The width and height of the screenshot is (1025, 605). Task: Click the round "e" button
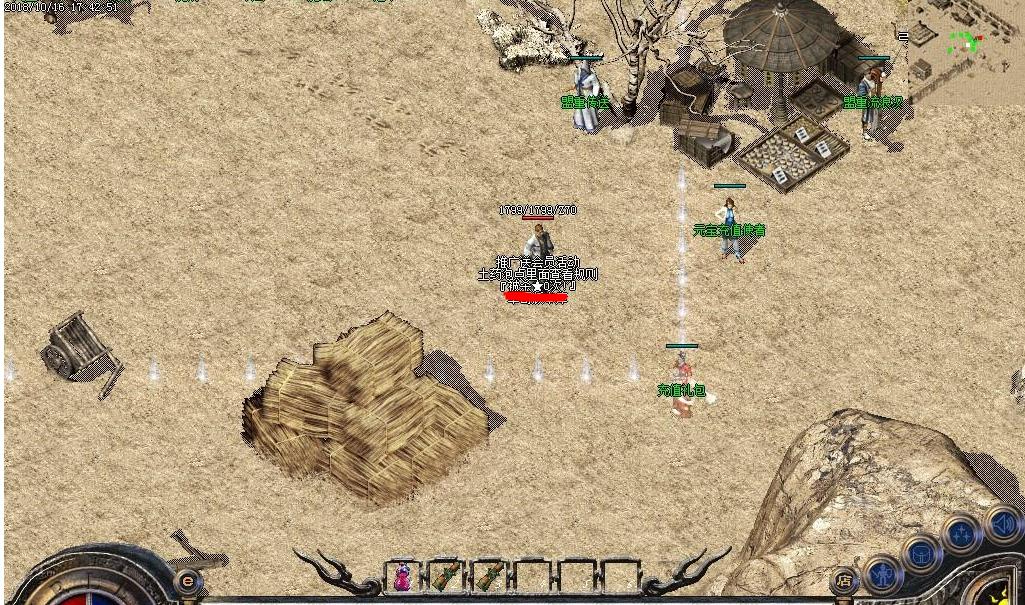tap(187, 581)
